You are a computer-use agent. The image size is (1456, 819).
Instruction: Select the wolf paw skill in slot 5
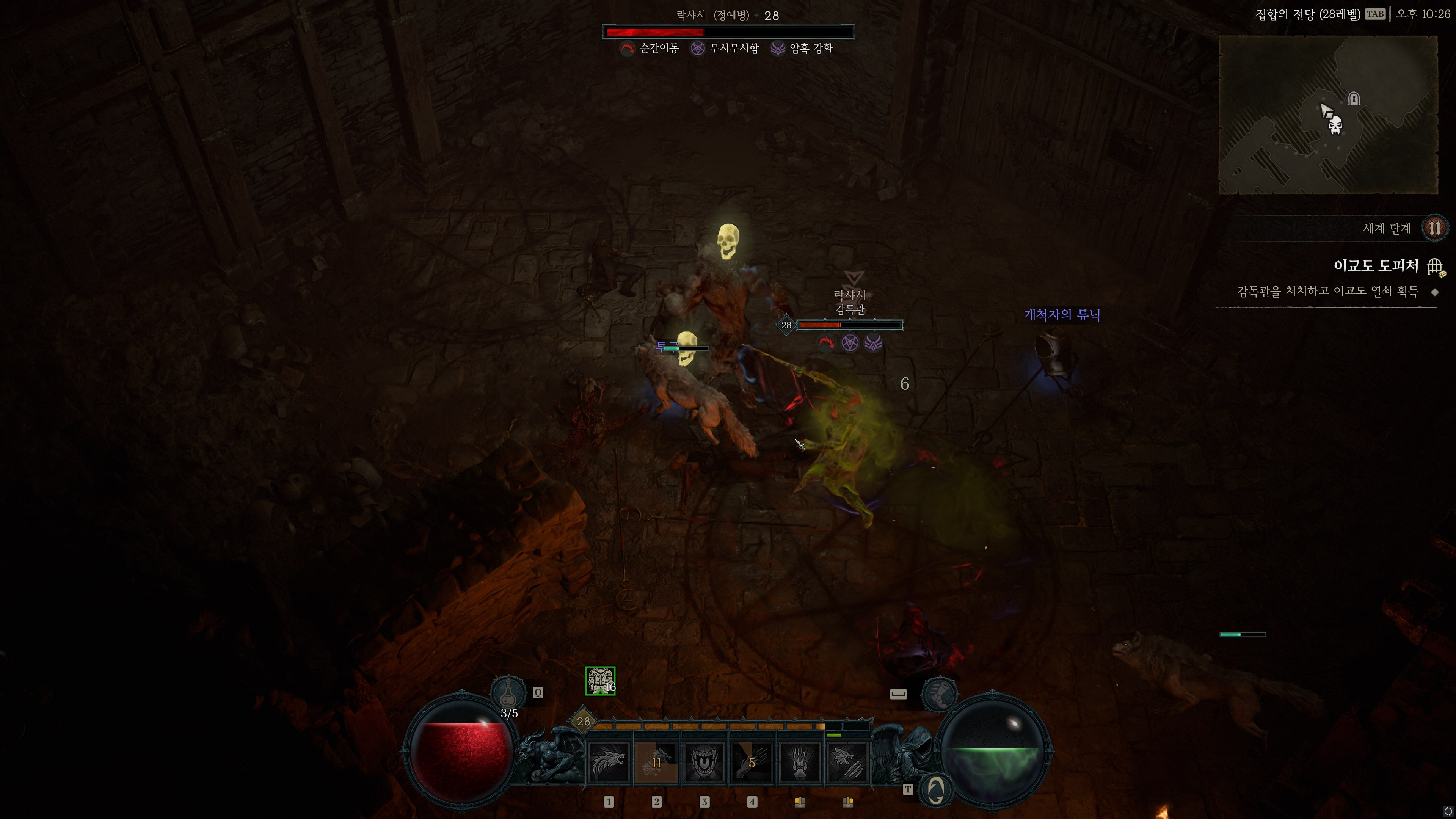tap(799, 762)
